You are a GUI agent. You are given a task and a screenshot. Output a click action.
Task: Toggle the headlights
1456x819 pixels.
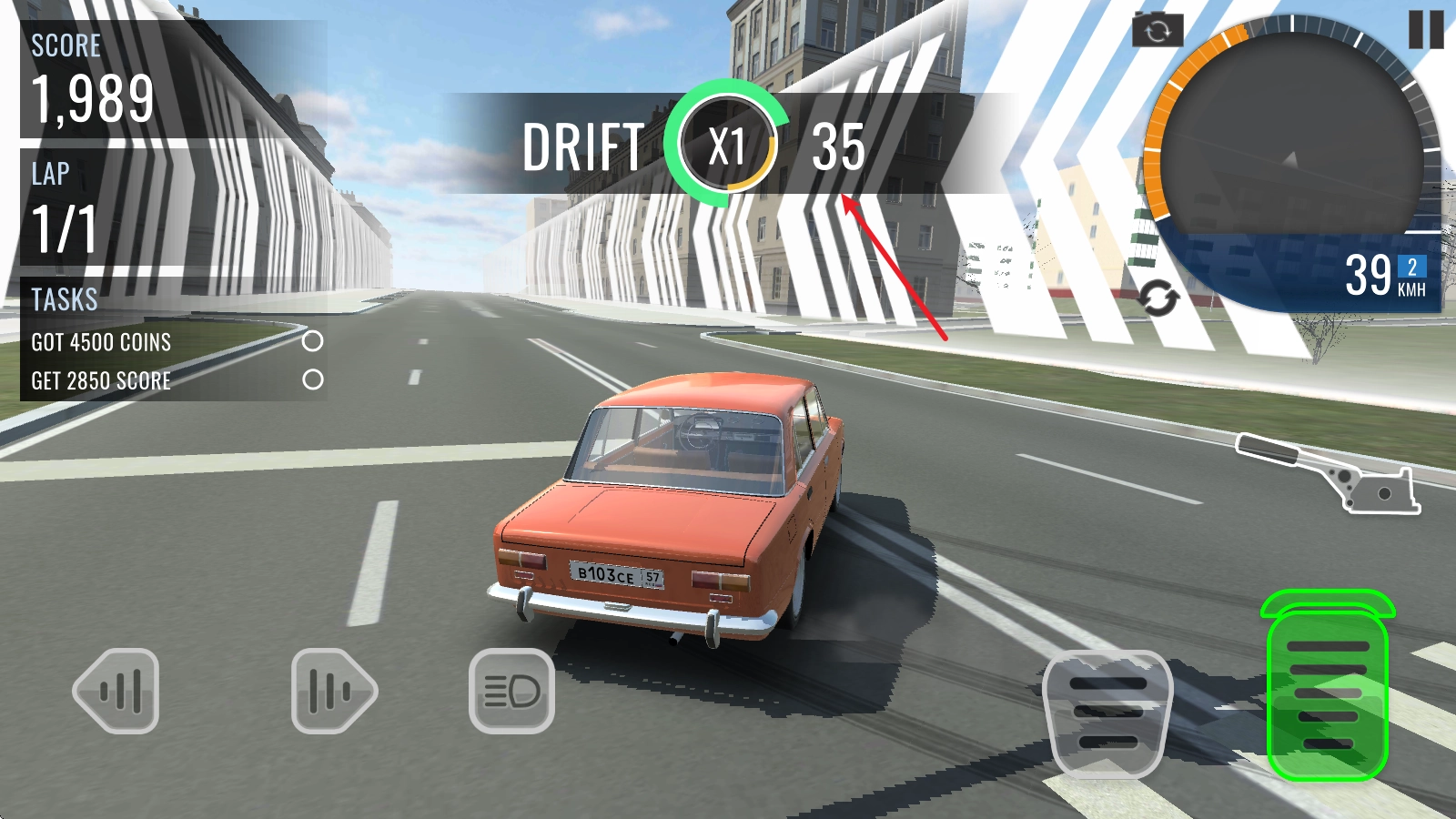[x=511, y=692]
